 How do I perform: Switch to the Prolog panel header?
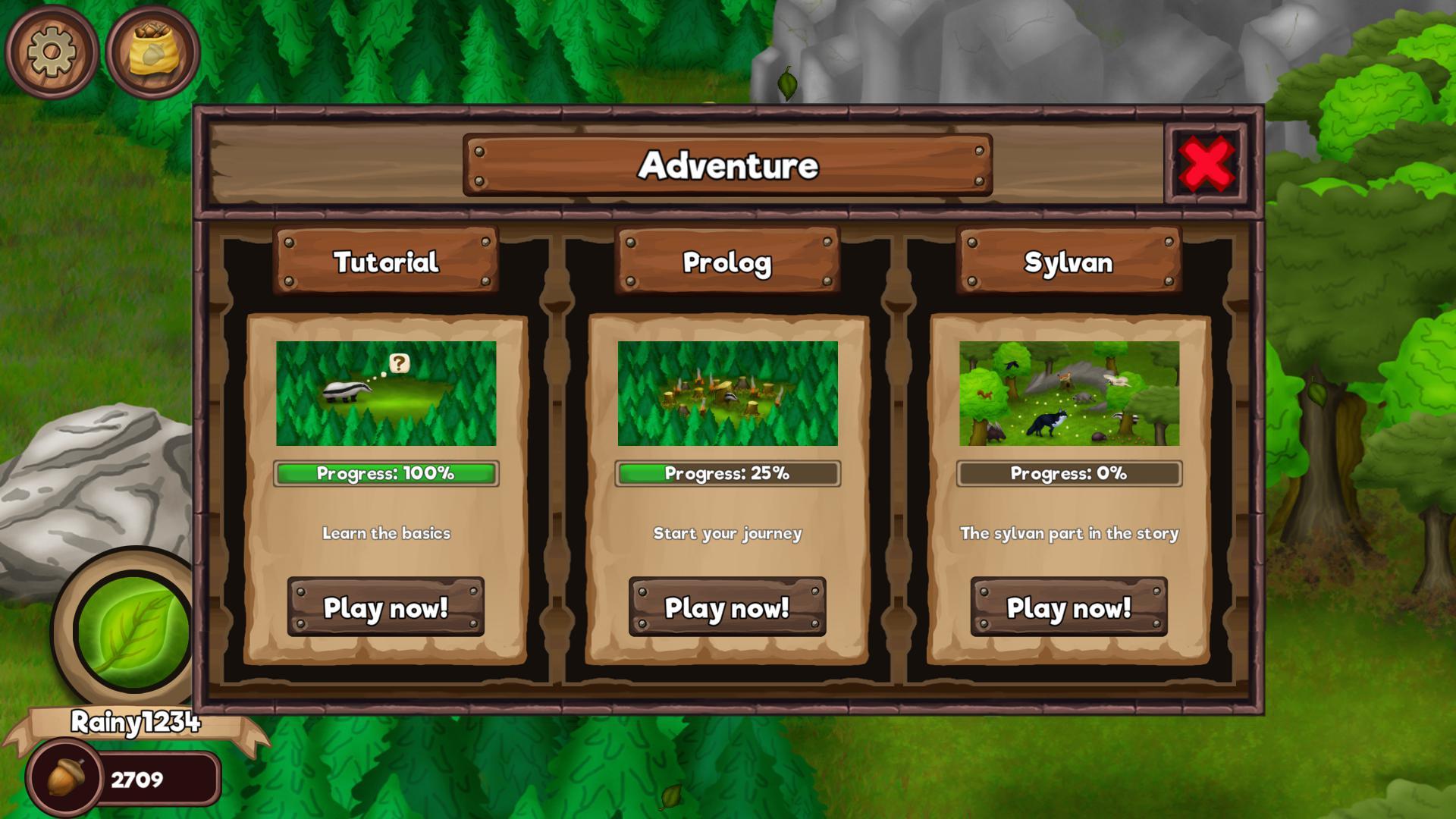pyautogui.click(x=728, y=262)
